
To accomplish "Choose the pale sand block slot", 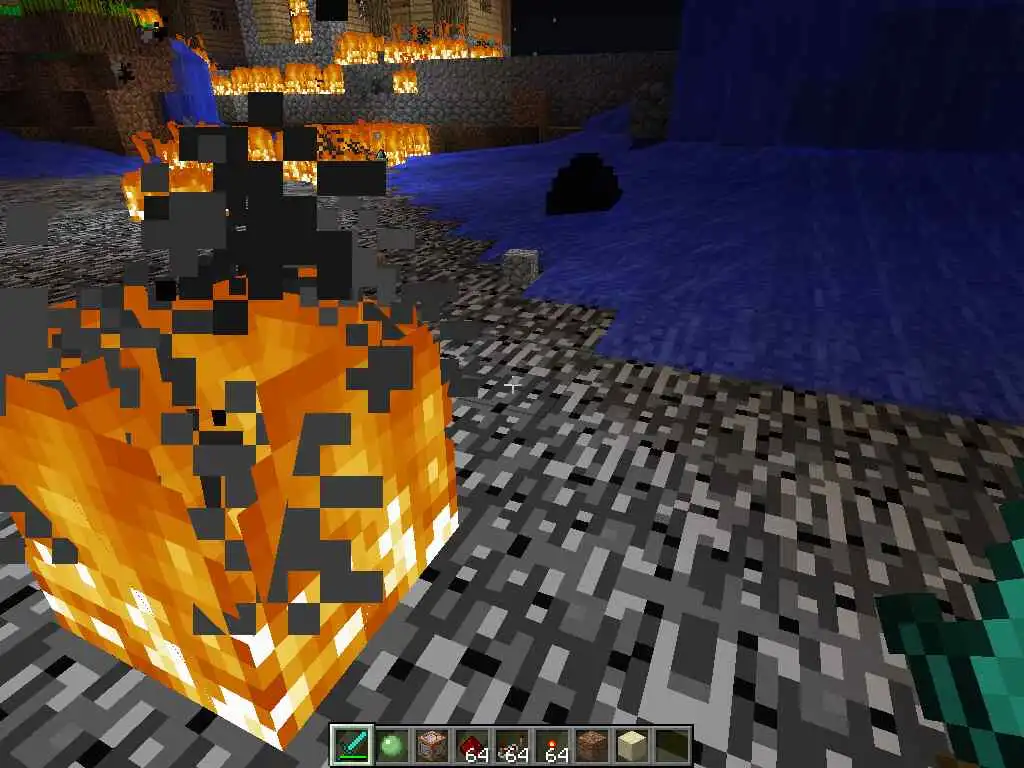I will click(630, 745).
